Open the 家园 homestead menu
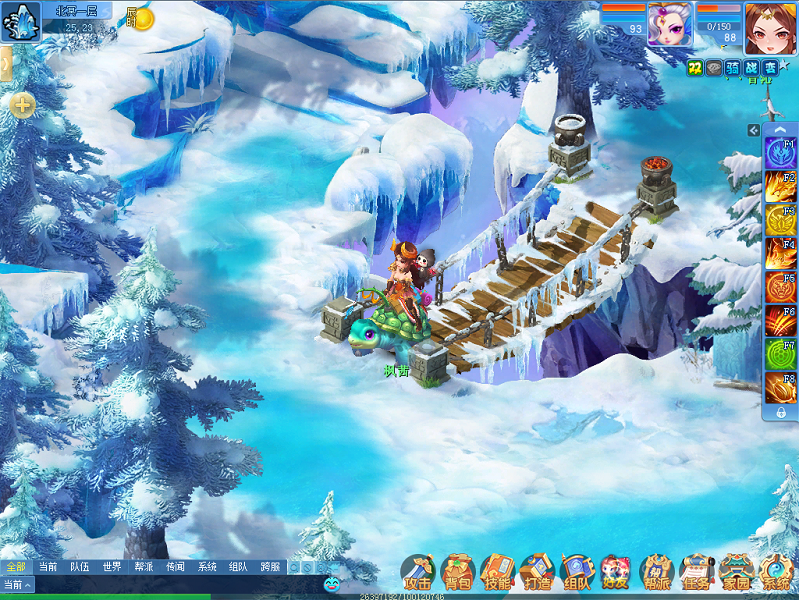Viewport: 799px width, 600px height. 736,573
